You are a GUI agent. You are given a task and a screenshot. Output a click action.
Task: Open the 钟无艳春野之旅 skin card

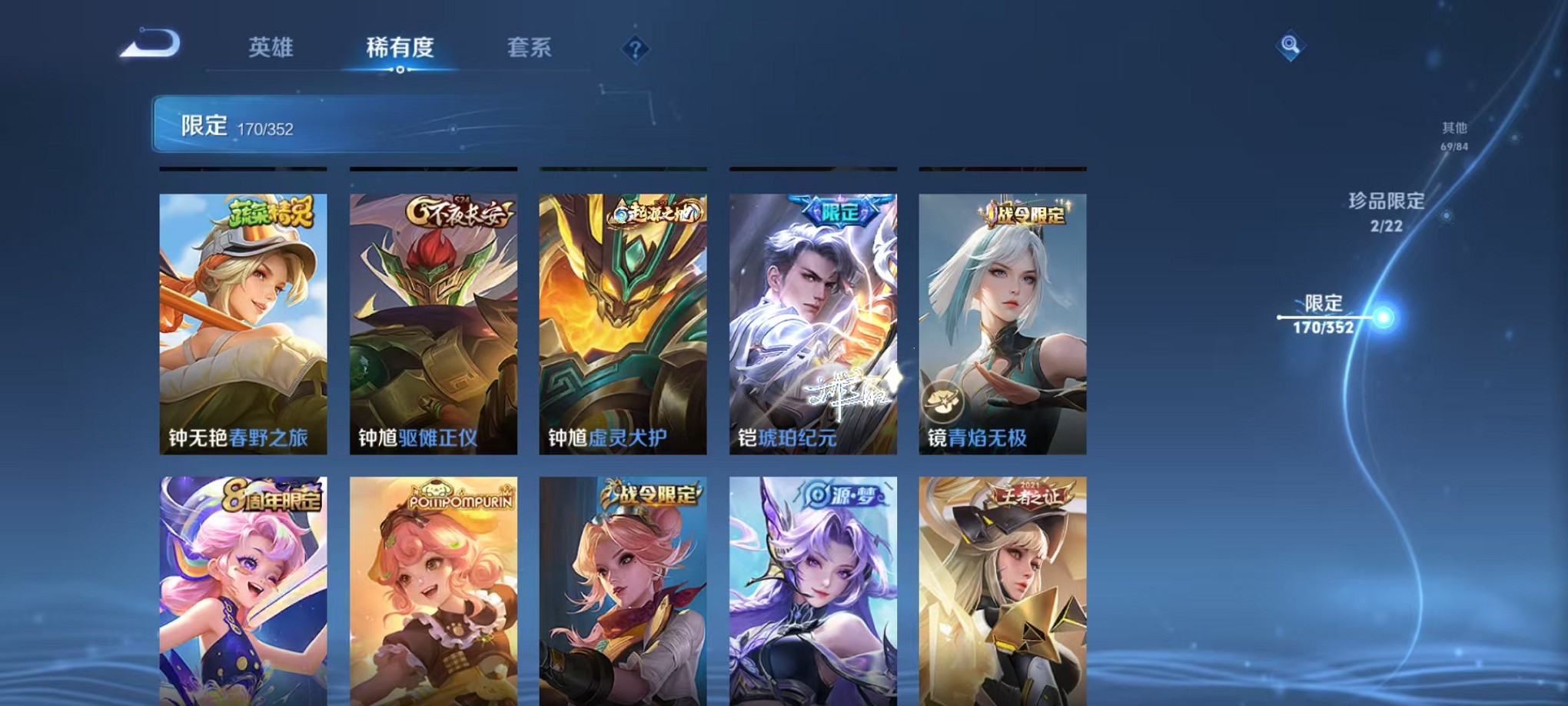click(x=242, y=323)
